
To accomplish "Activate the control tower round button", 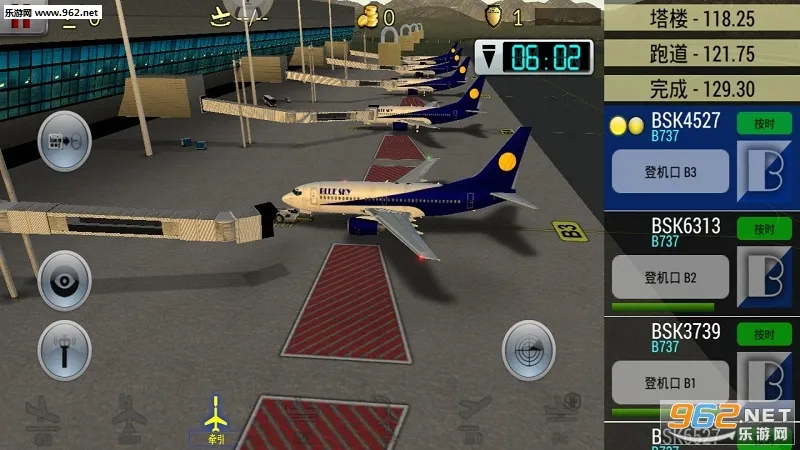I will [64, 350].
